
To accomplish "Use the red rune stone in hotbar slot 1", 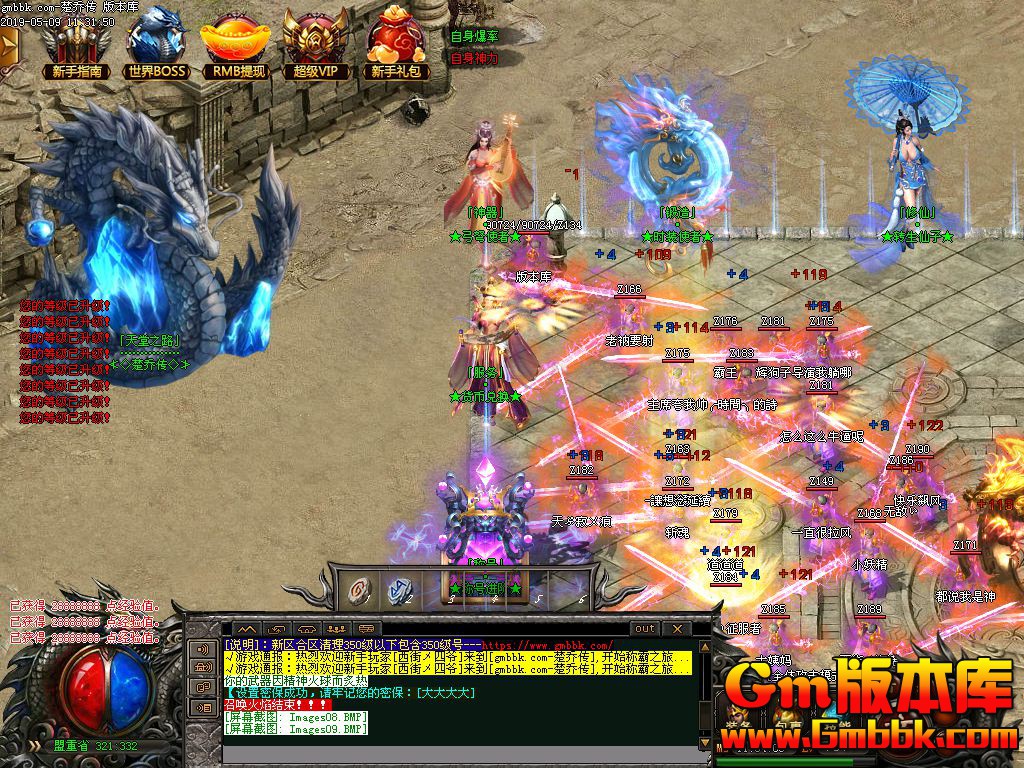I will (358, 590).
